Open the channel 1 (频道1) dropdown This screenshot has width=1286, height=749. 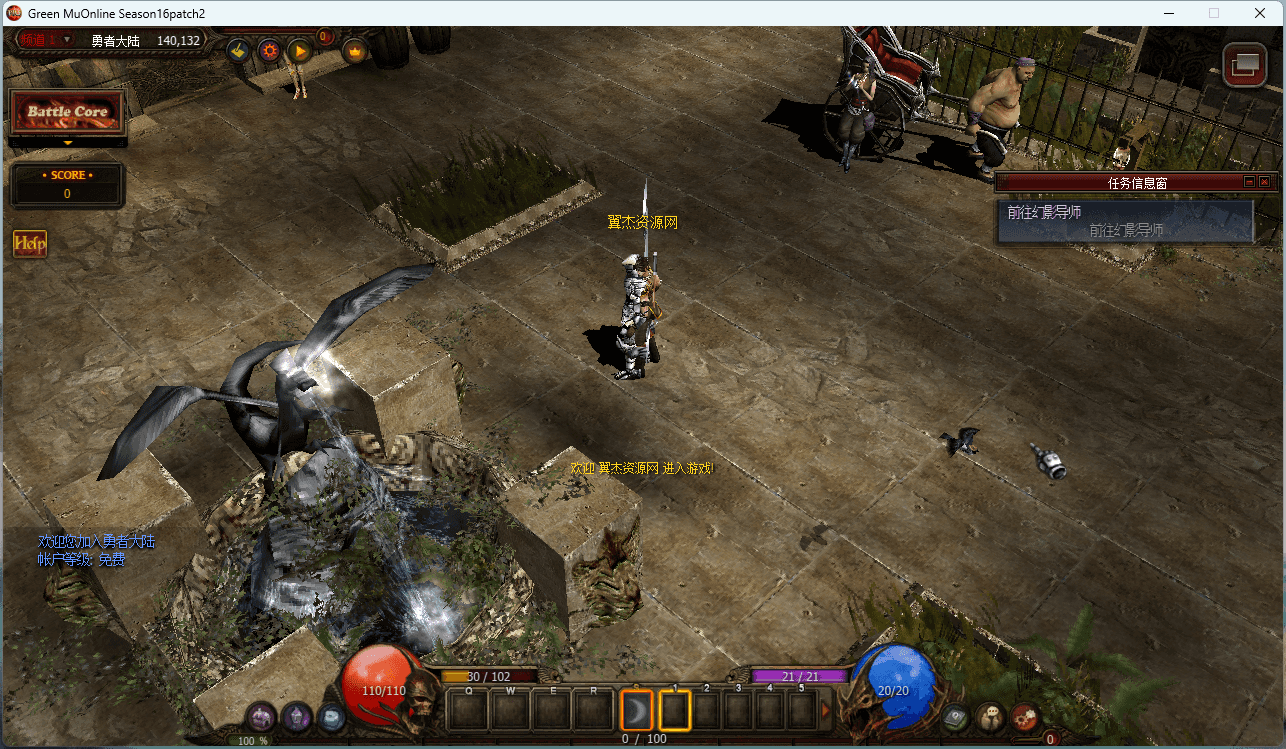(47, 40)
